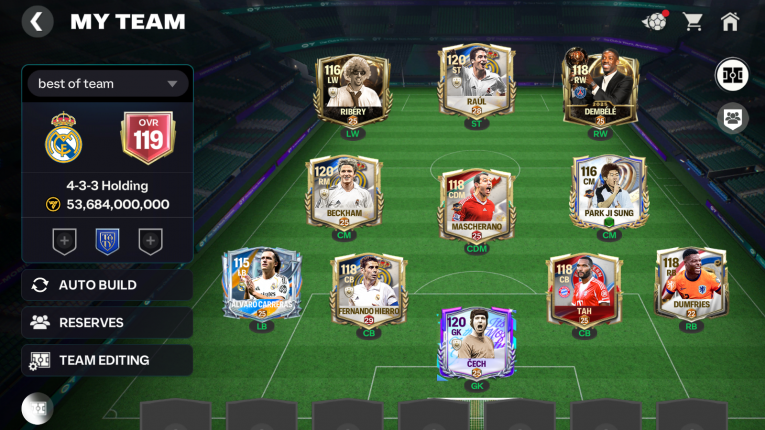Open Team Editing
This screenshot has height=430, width=765.
107,360
